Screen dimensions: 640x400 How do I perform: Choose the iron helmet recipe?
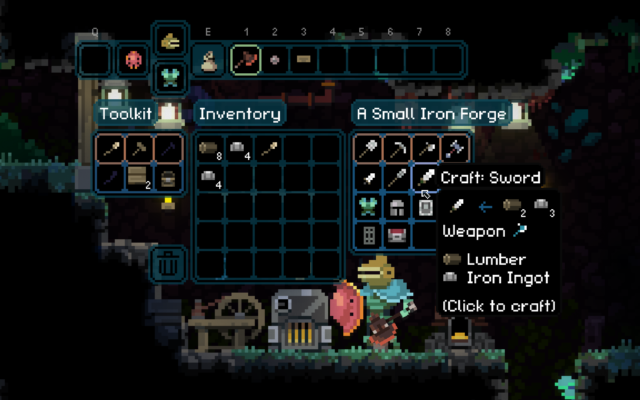click(397, 207)
